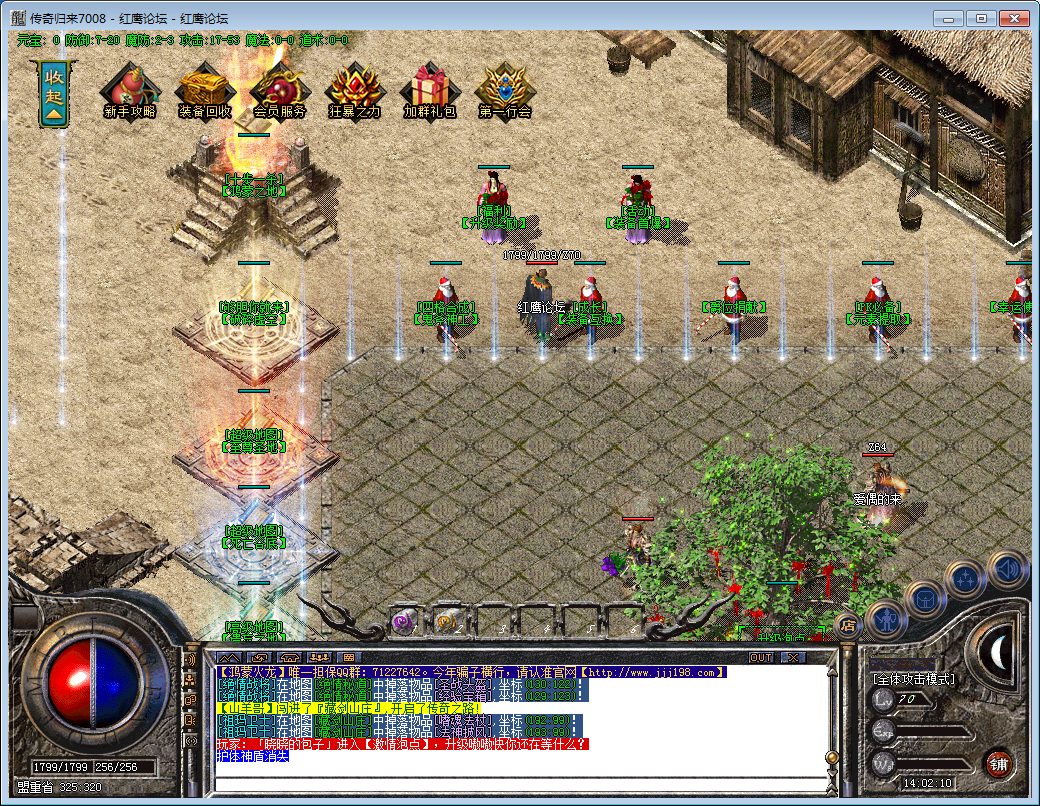Screen dimensions: 1040x806
Task: Collapse the top menu with the 收起 banner
Action: pyautogui.click(x=53, y=93)
